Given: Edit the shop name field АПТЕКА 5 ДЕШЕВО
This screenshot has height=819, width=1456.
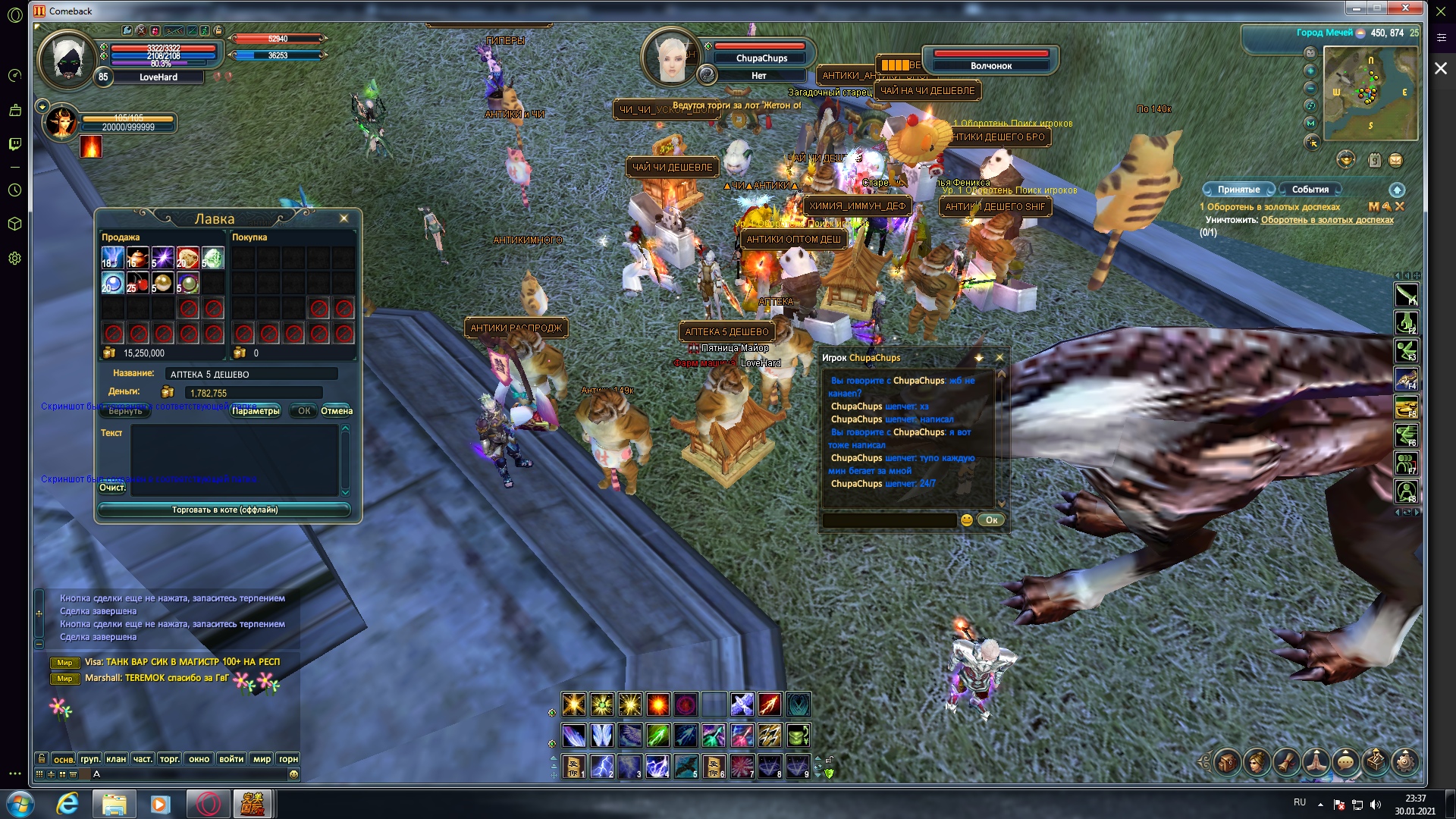Looking at the screenshot, I should [251, 374].
